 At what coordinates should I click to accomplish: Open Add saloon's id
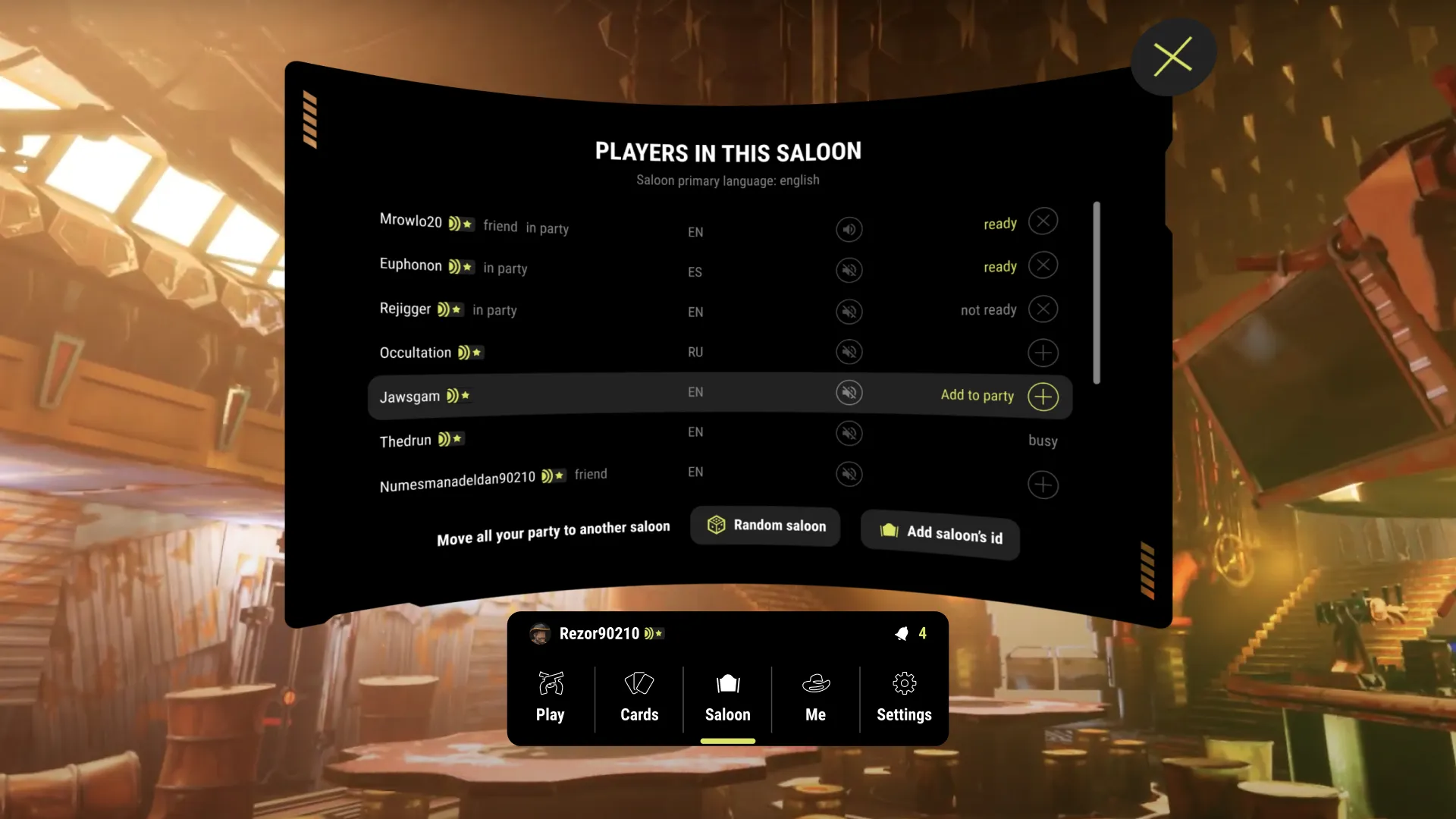click(x=940, y=534)
